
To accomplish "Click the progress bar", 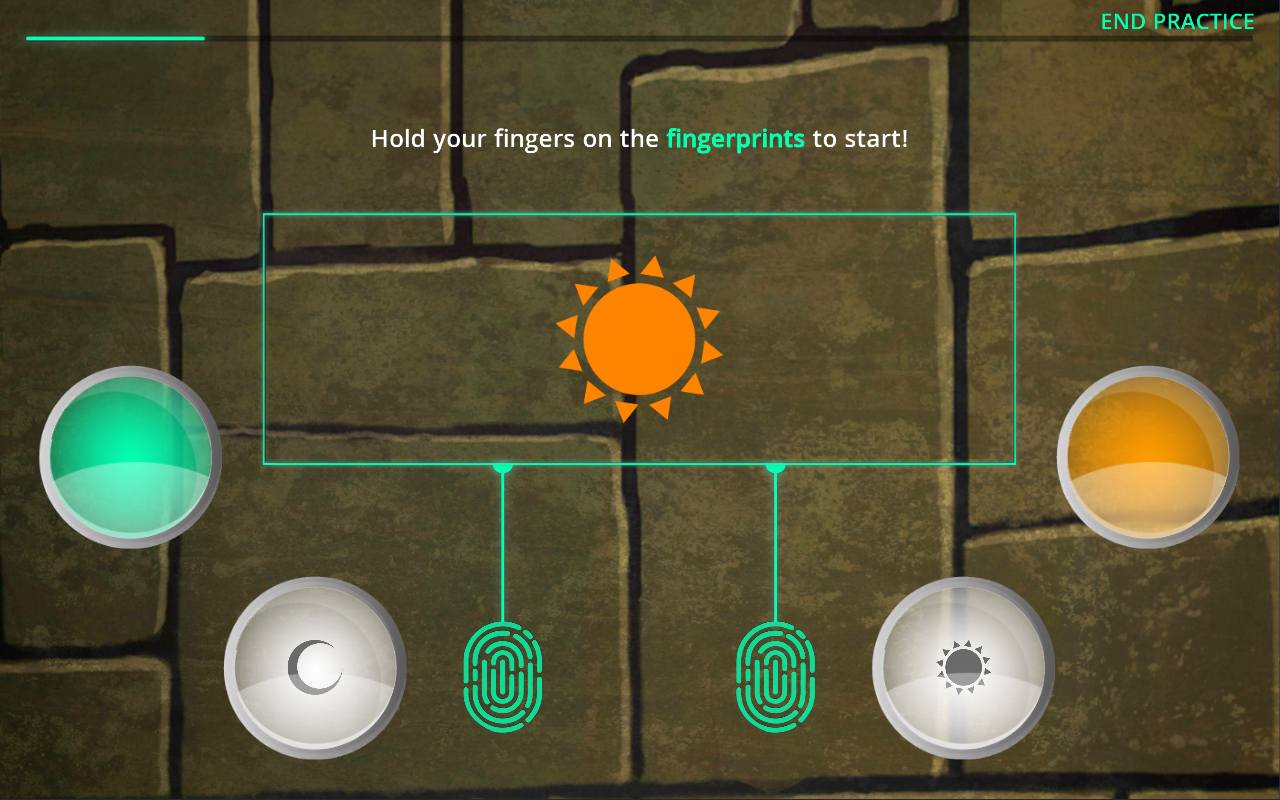I will click(x=115, y=38).
